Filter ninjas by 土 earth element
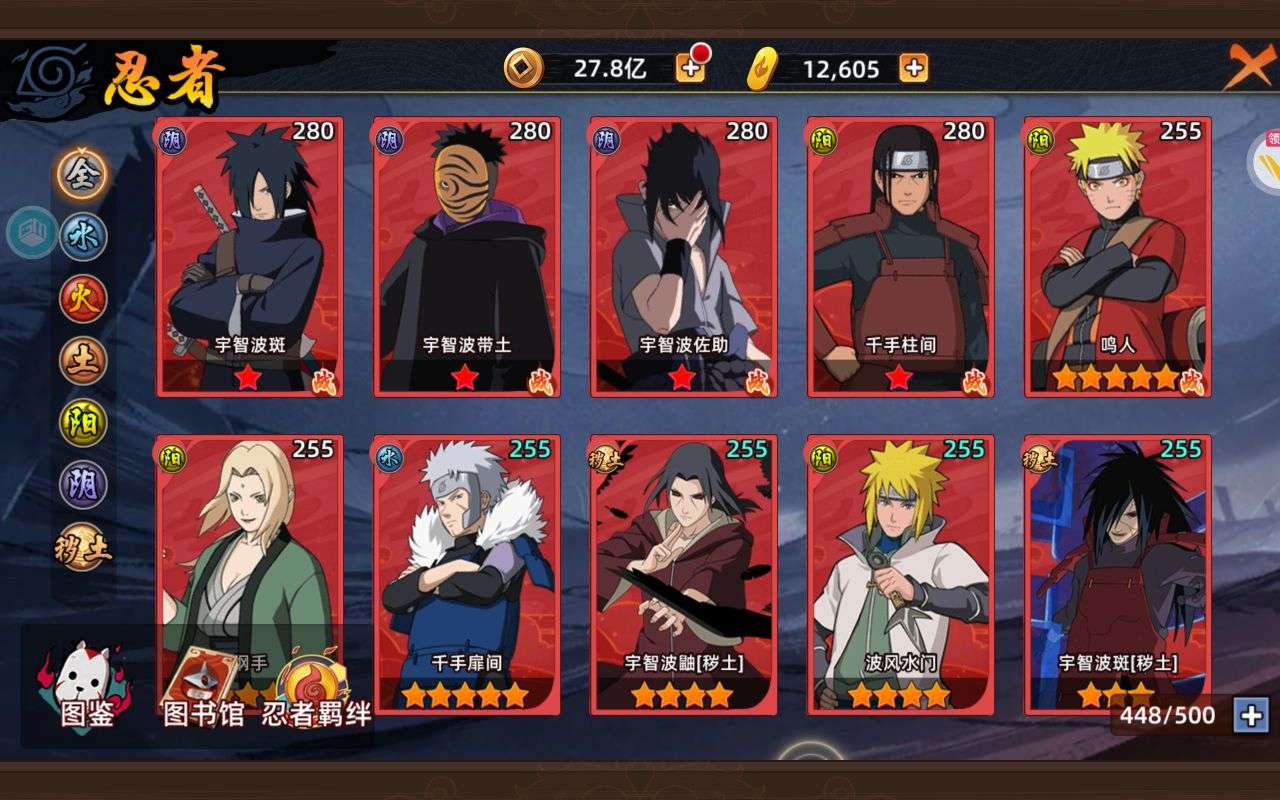The image size is (1280, 800). point(82,360)
